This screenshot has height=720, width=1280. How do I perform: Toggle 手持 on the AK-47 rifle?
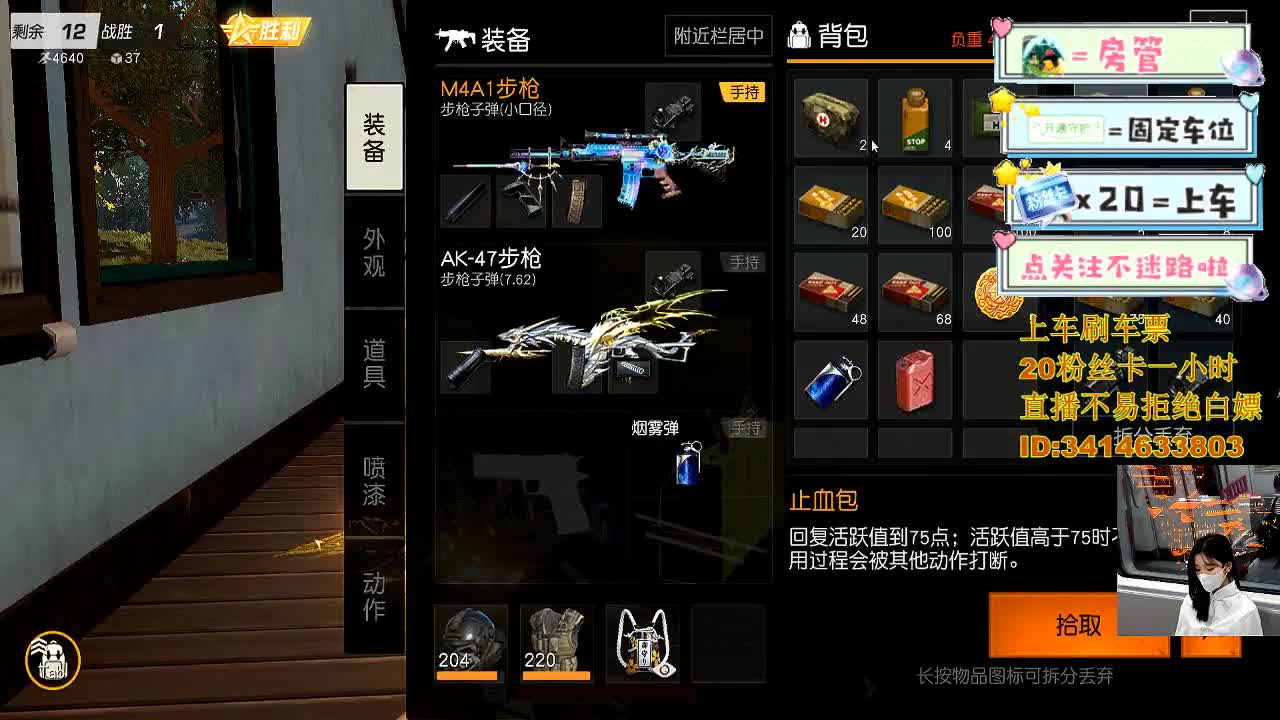click(x=744, y=261)
